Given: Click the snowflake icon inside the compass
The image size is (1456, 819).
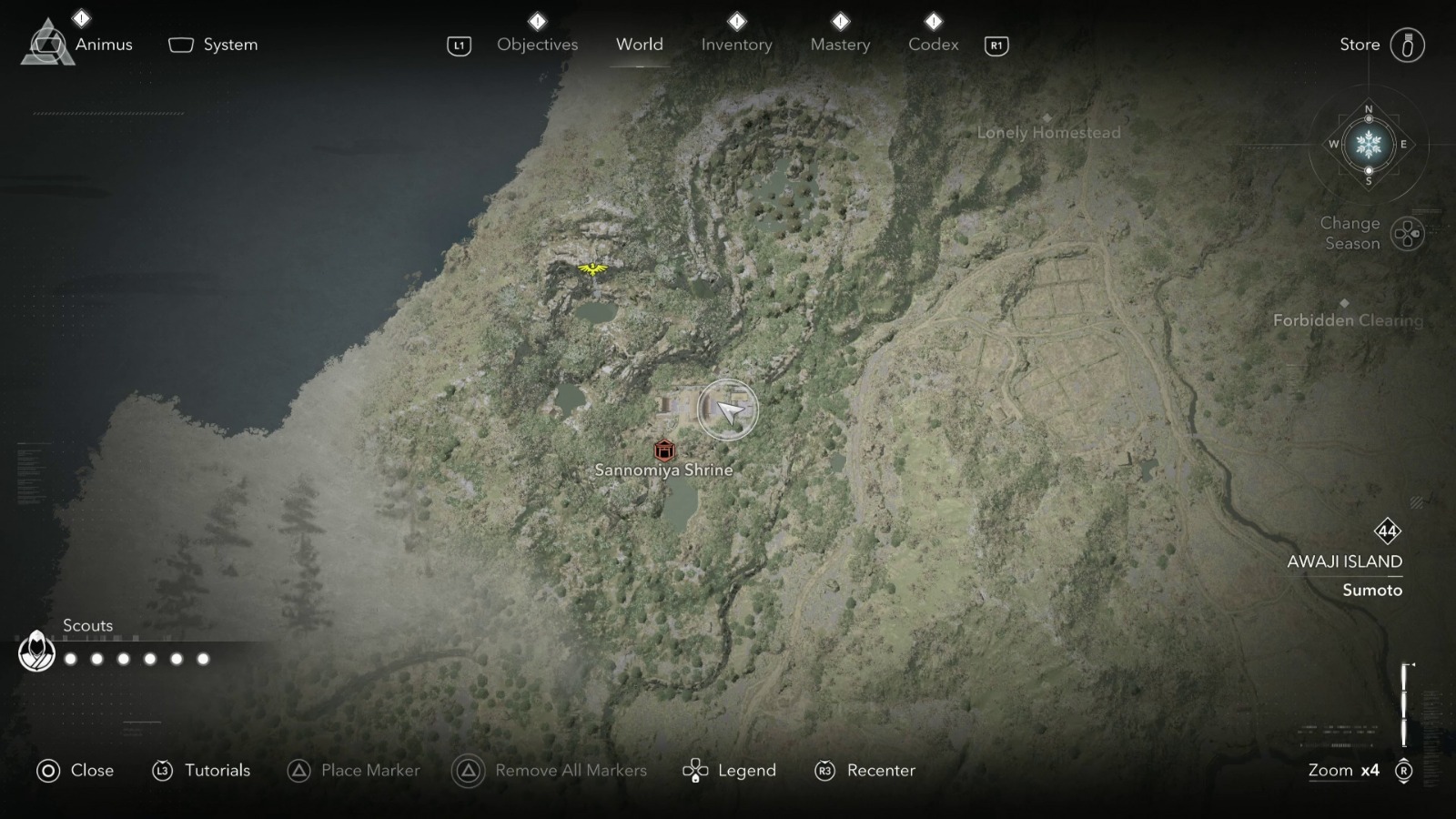Looking at the screenshot, I should point(1367,146).
